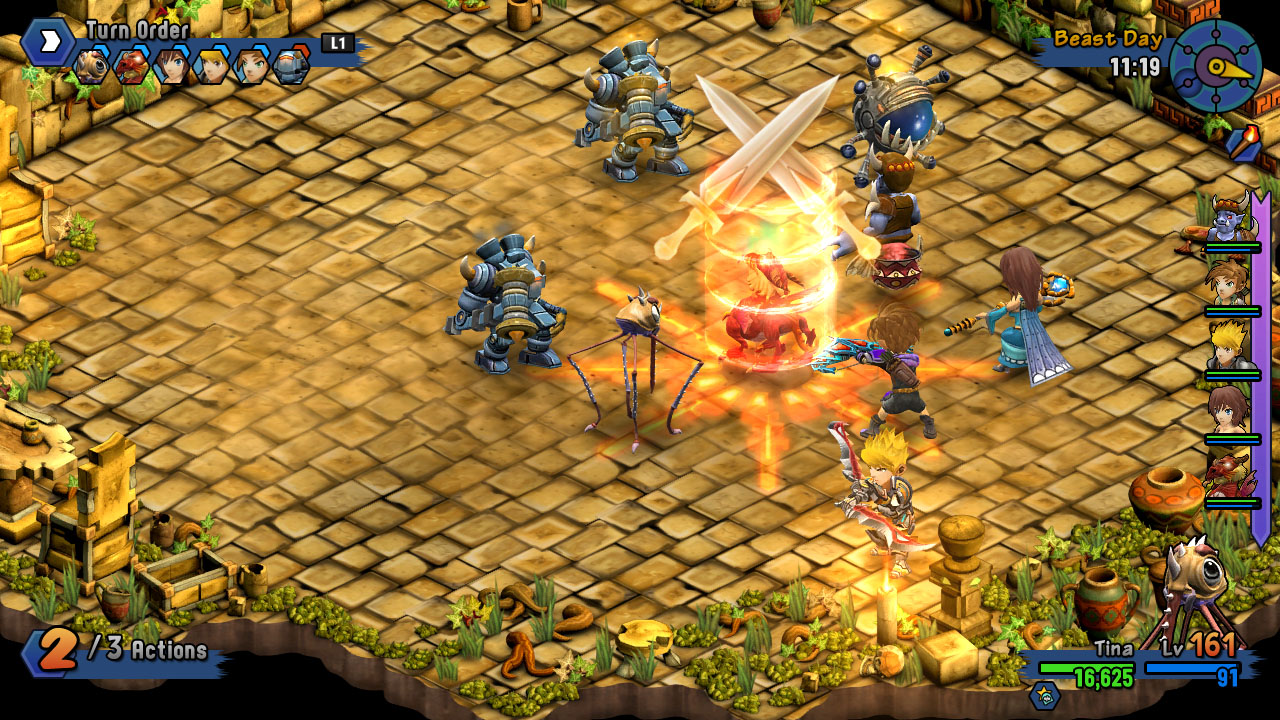Viewport: 1280px width, 720px height.
Task: Open the Beast Day calendar clock
Action: coord(1215,66)
